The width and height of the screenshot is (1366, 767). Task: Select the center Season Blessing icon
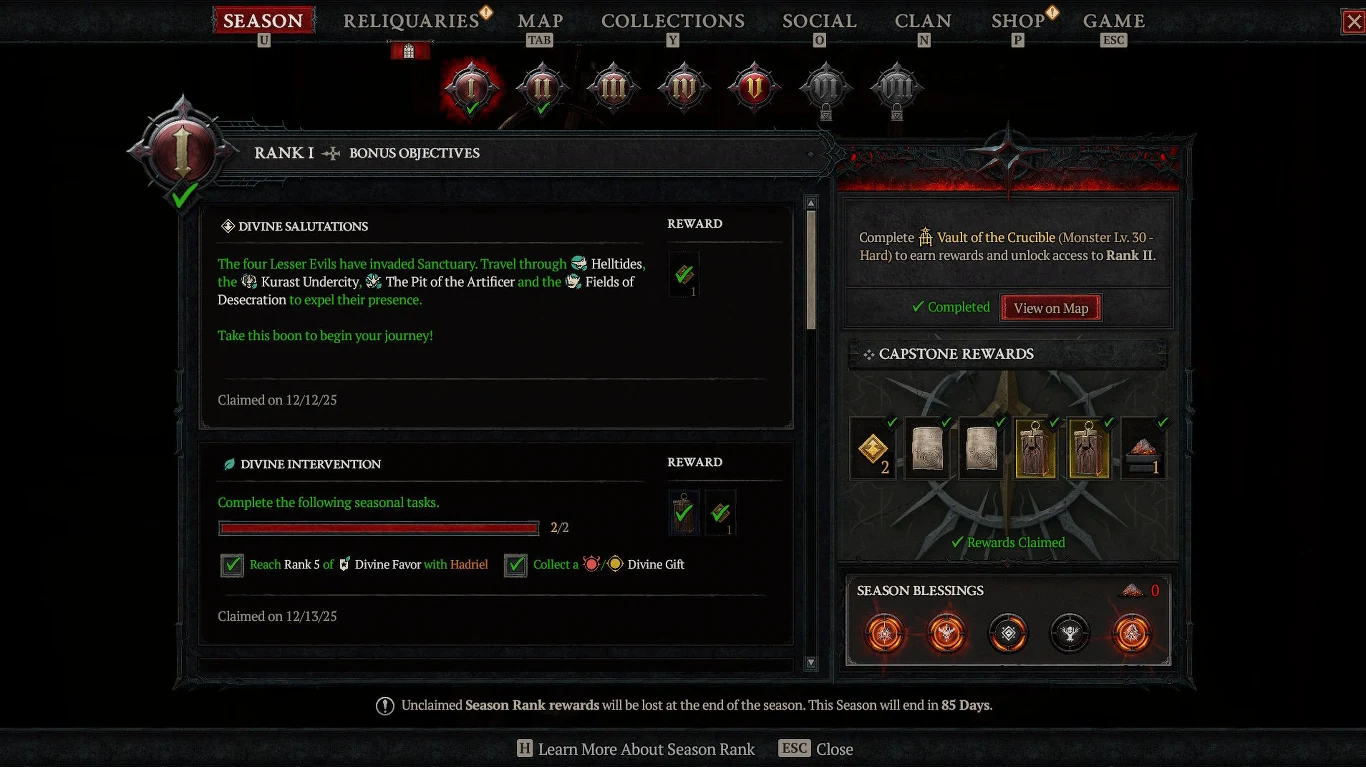pos(1008,633)
